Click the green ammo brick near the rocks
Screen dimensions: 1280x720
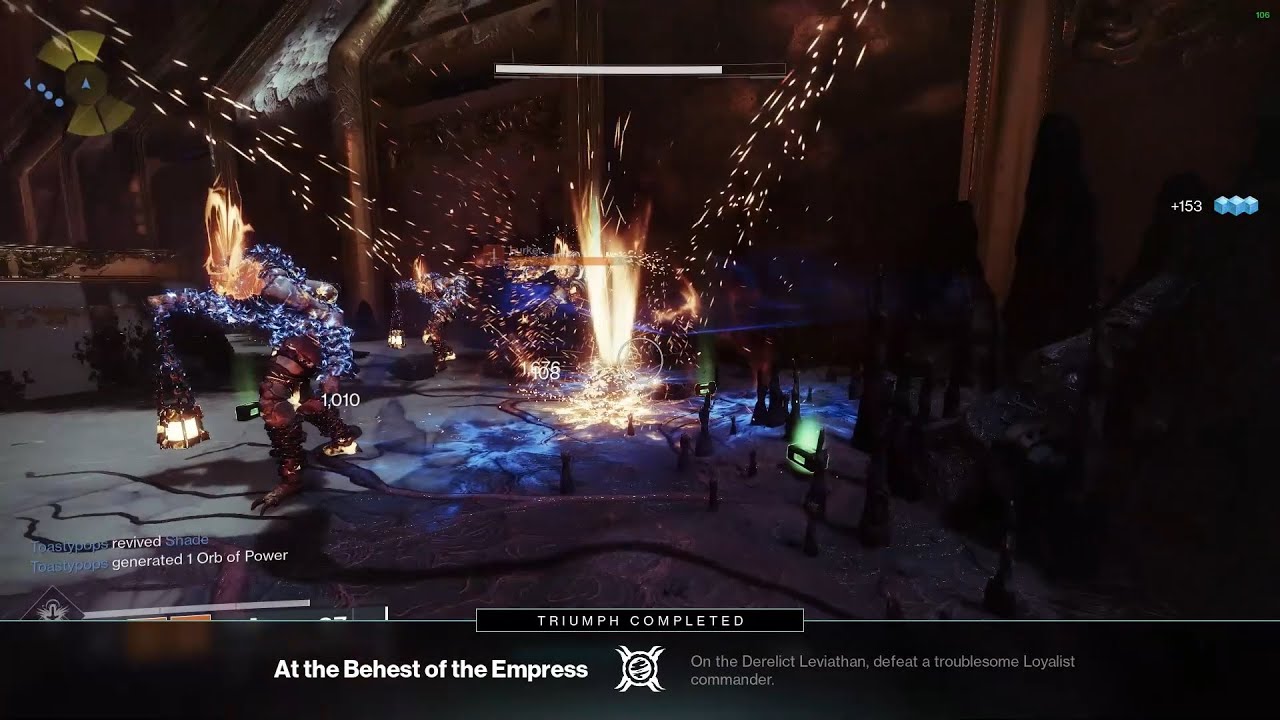pyautogui.click(x=806, y=455)
